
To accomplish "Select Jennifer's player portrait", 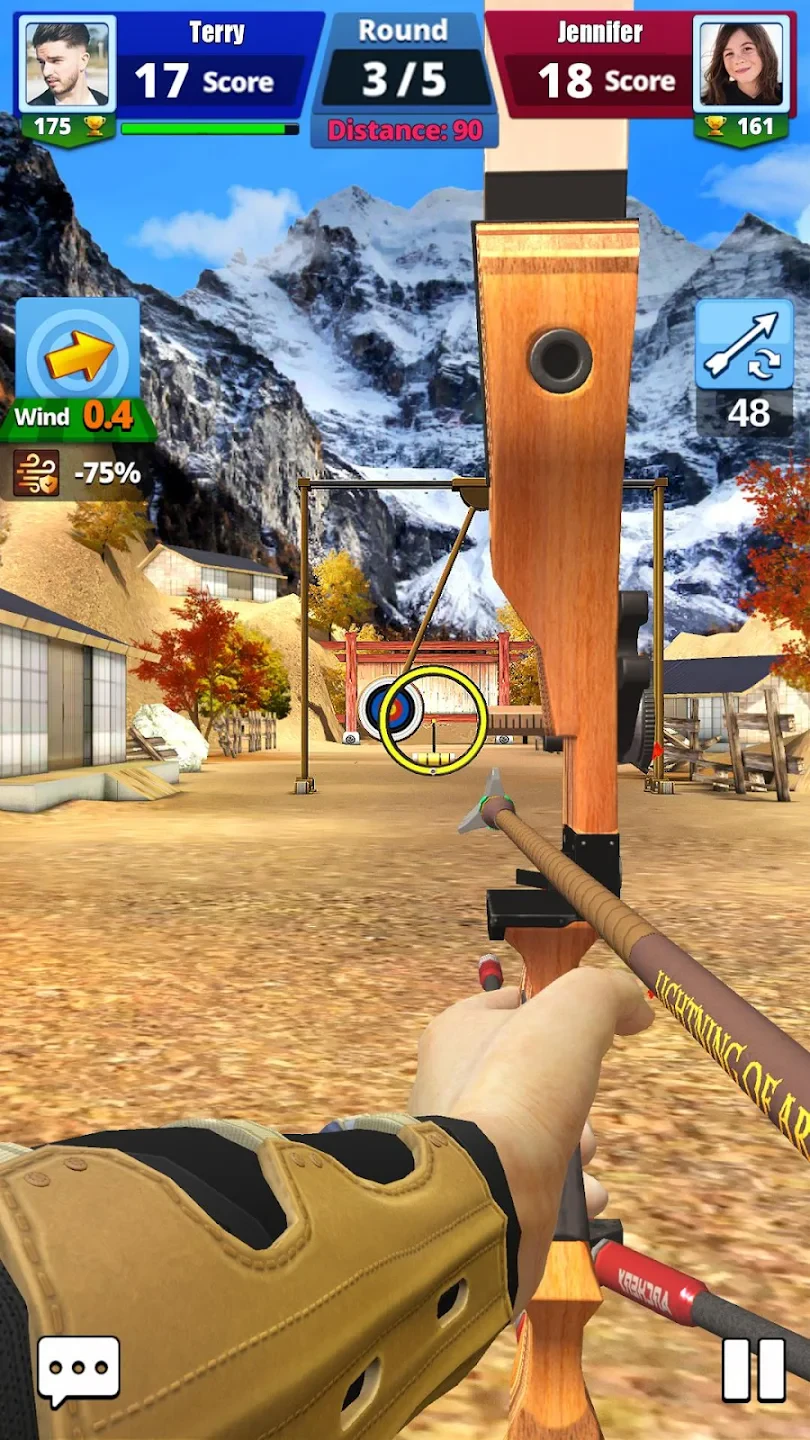I will (x=741, y=63).
